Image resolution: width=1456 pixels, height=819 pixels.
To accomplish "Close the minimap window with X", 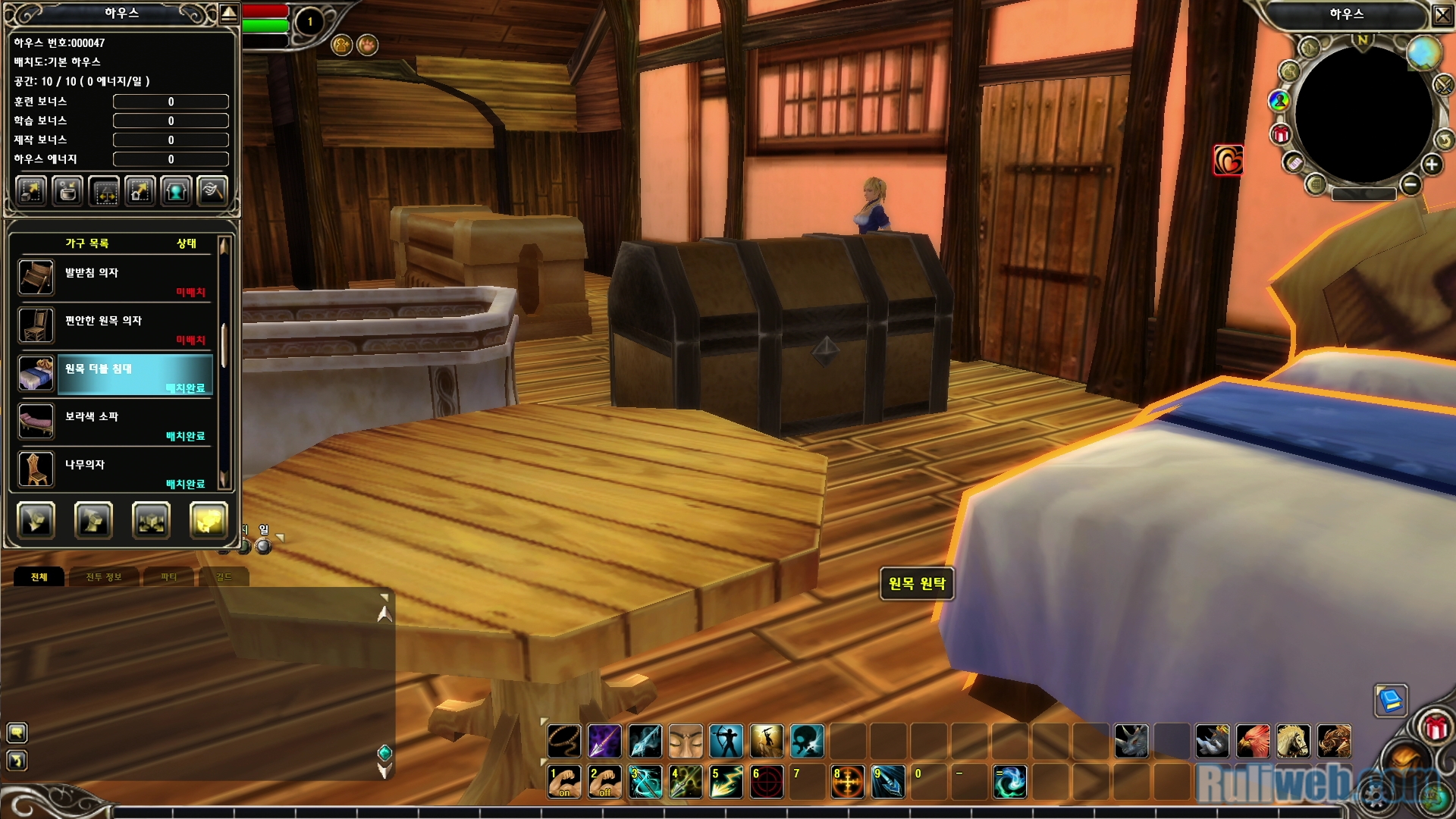I will [x=1442, y=14].
